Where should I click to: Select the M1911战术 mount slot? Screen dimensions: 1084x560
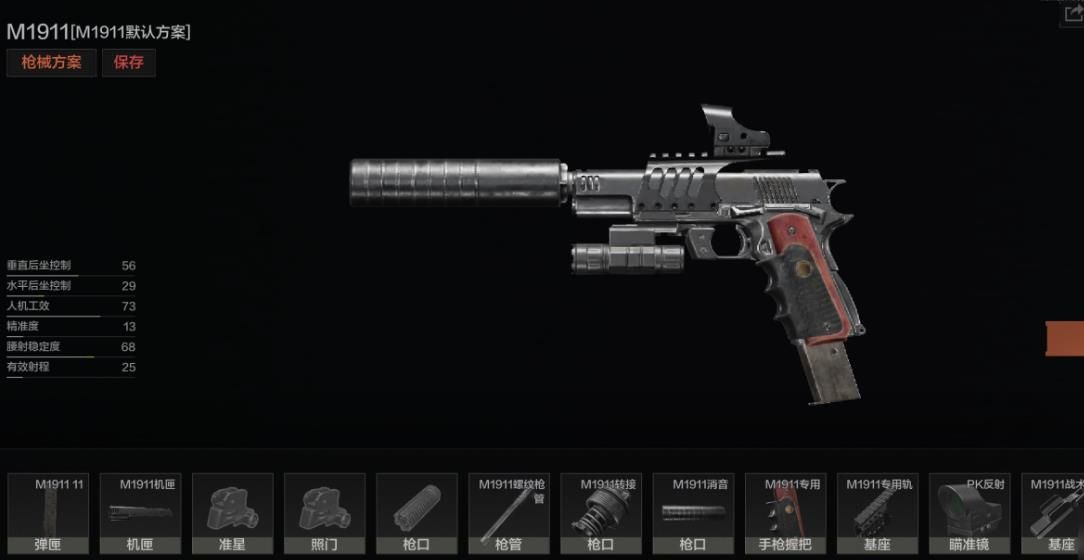click(x=1056, y=514)
